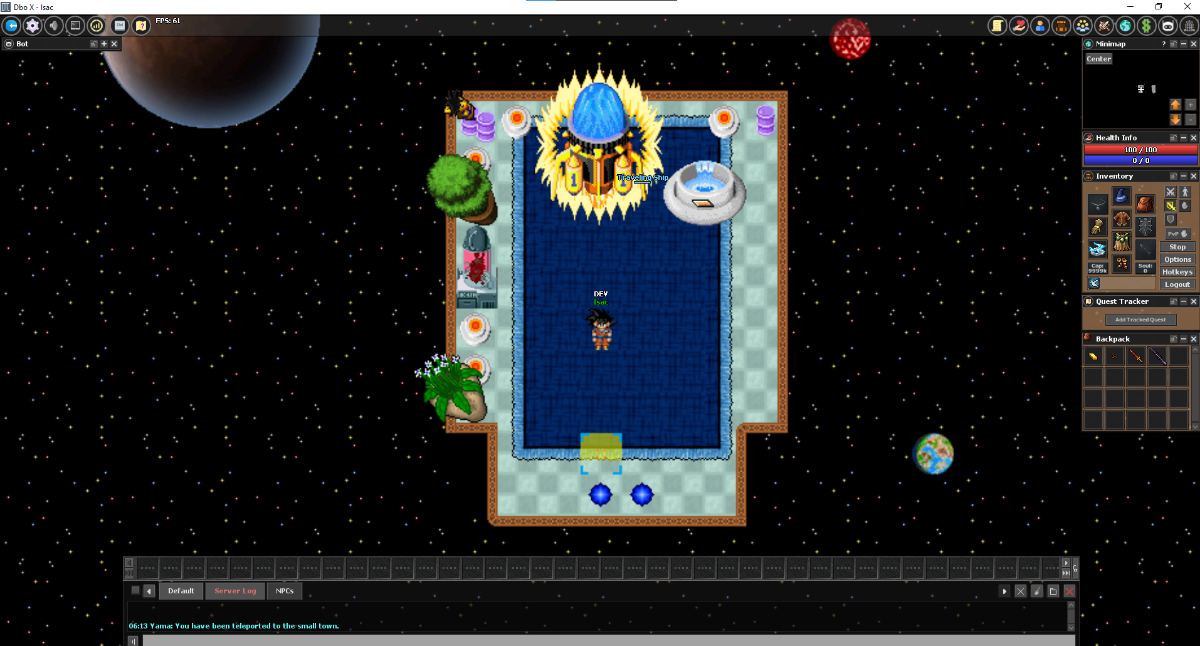
Task: Close the Minimap panel
Action: (1192, 44)
